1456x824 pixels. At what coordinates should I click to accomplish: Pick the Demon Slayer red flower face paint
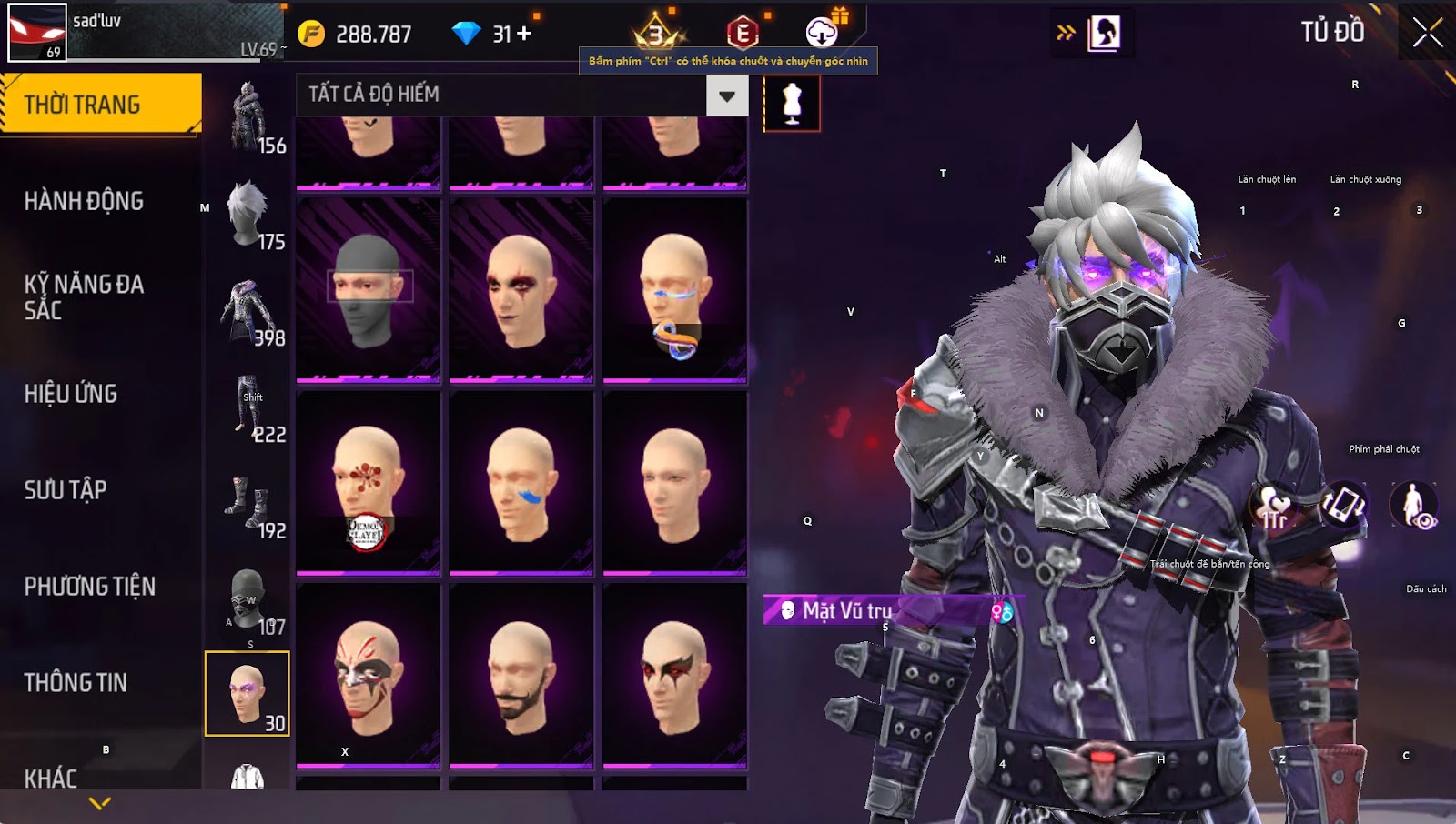tap(369, 483)
